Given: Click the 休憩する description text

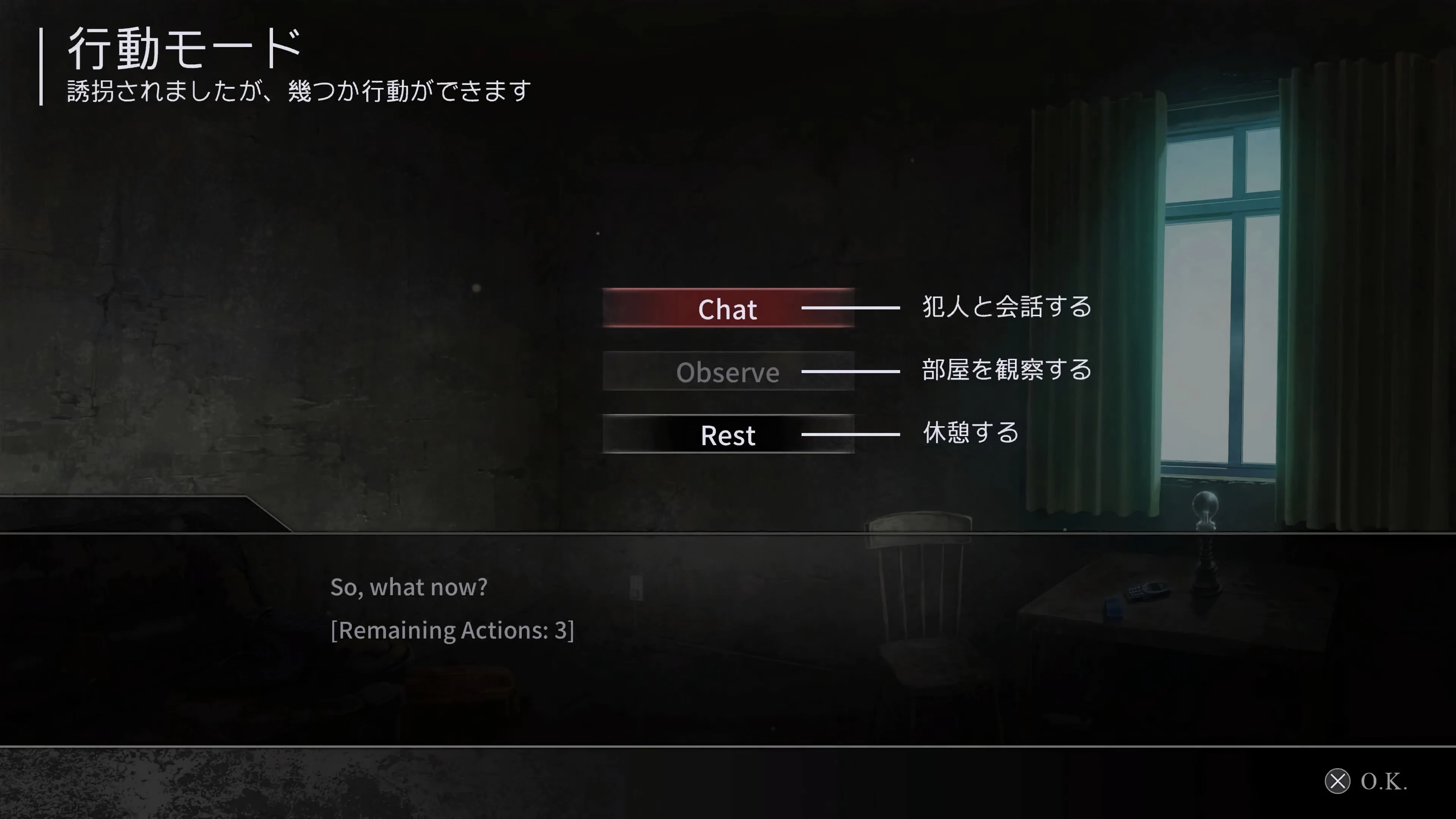Looking at the screenshot, I should tap(970, 433).
